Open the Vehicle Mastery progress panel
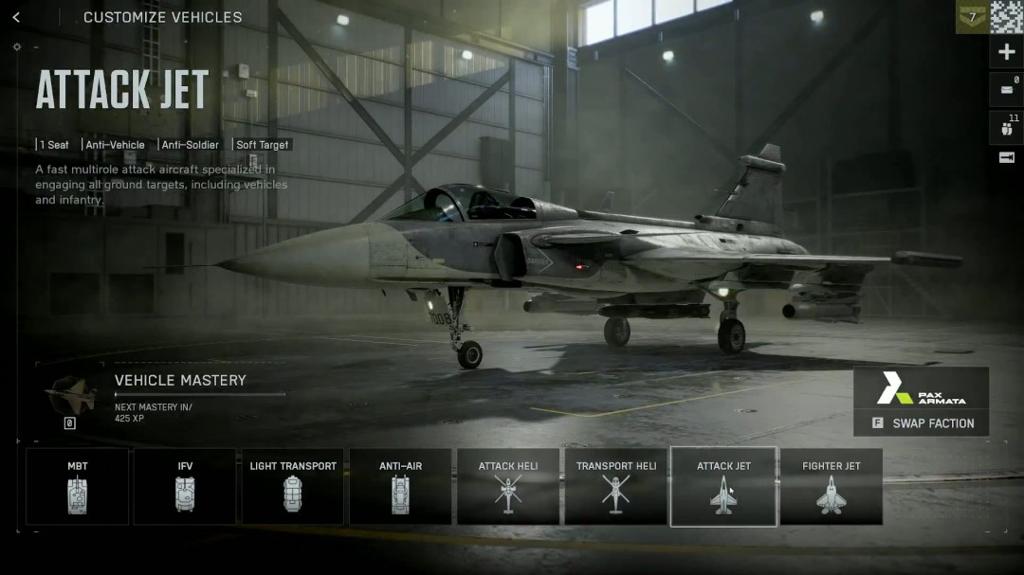Screen dimensions: 1024x575 (x=180, y=393)
